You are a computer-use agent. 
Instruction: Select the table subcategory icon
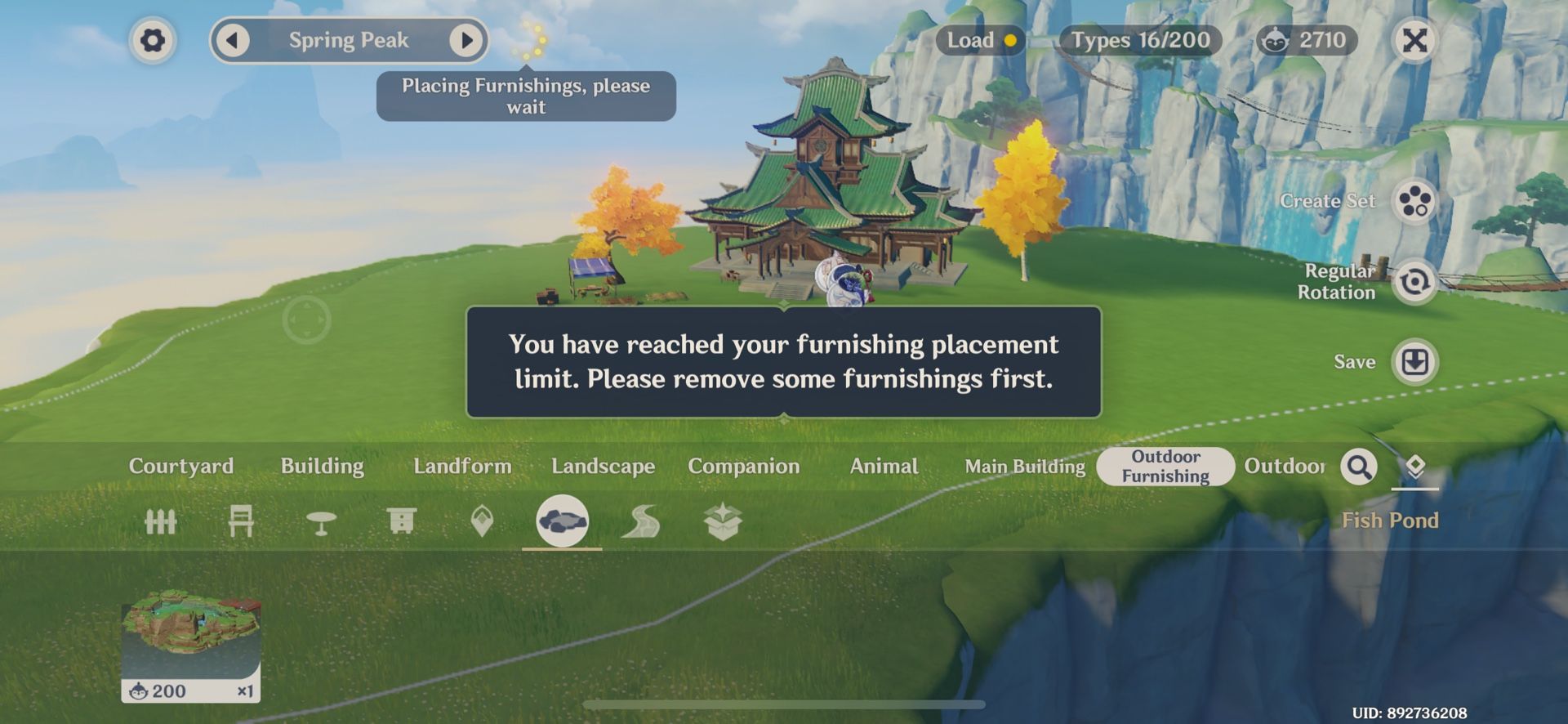click(322, 523)
